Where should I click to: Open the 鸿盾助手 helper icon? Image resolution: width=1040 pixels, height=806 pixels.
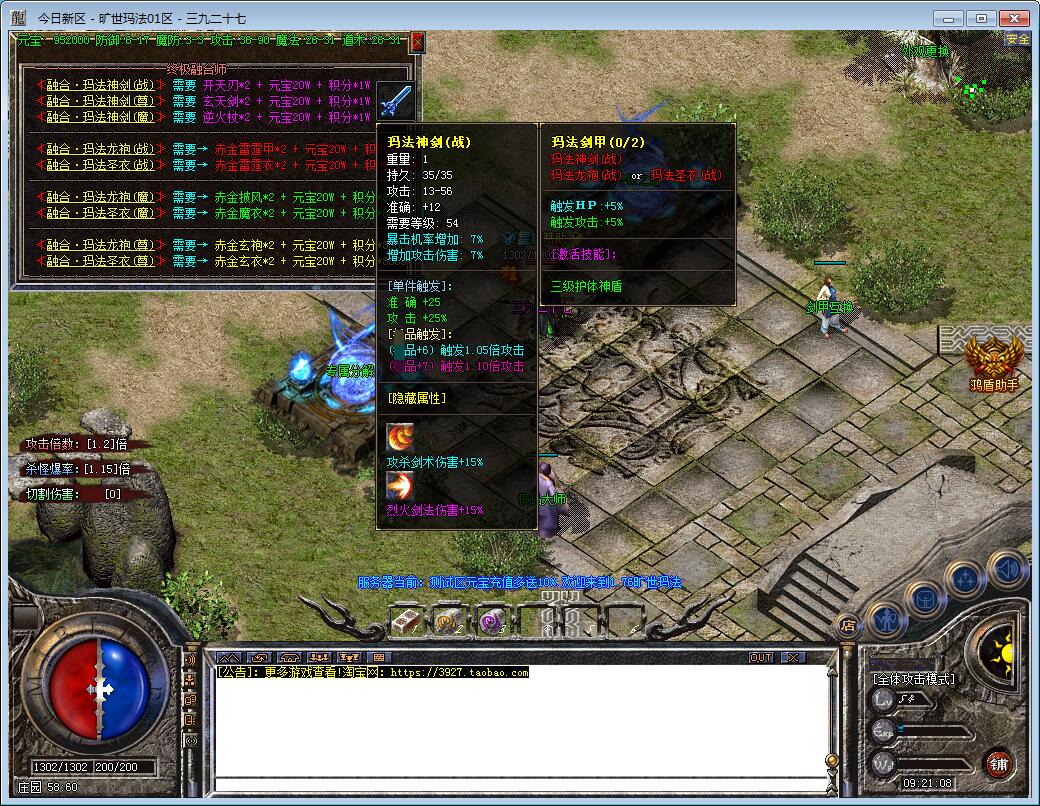993,356
